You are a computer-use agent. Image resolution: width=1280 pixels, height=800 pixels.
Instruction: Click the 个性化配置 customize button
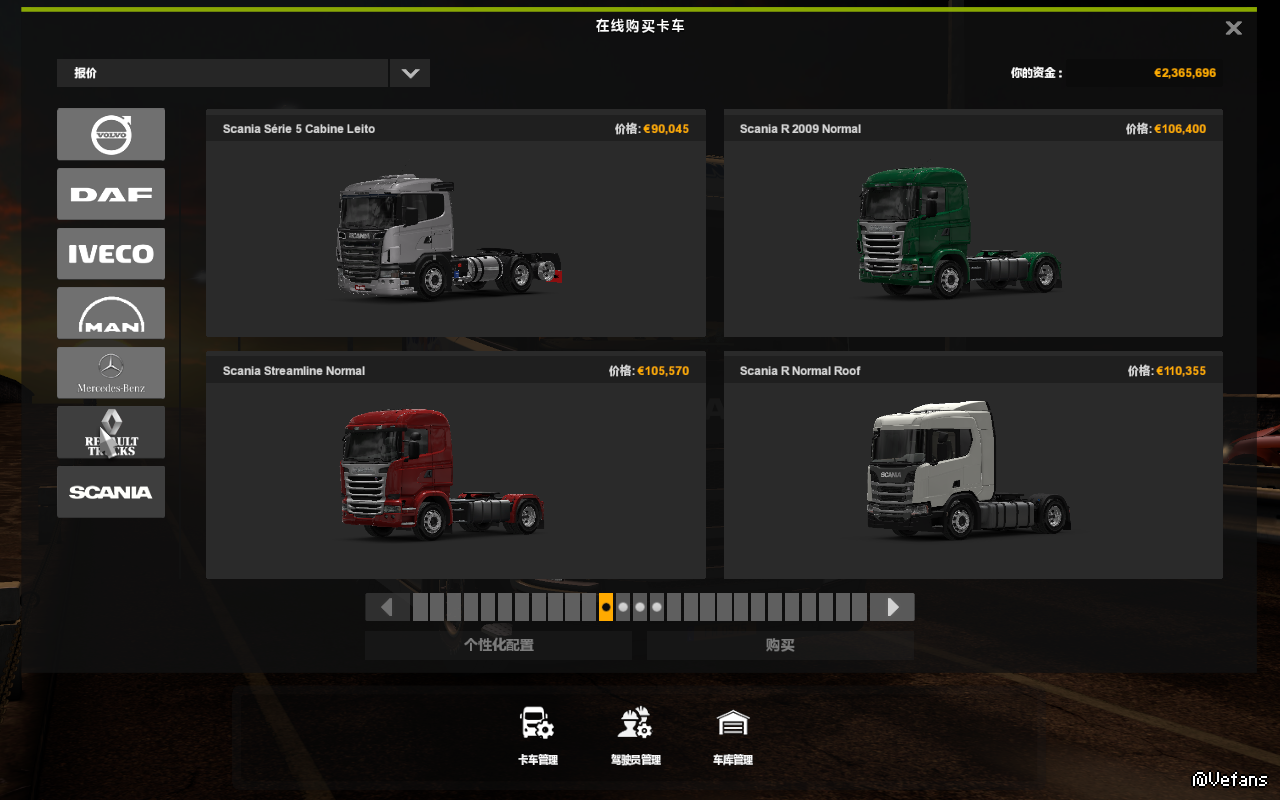click(498, 646)
